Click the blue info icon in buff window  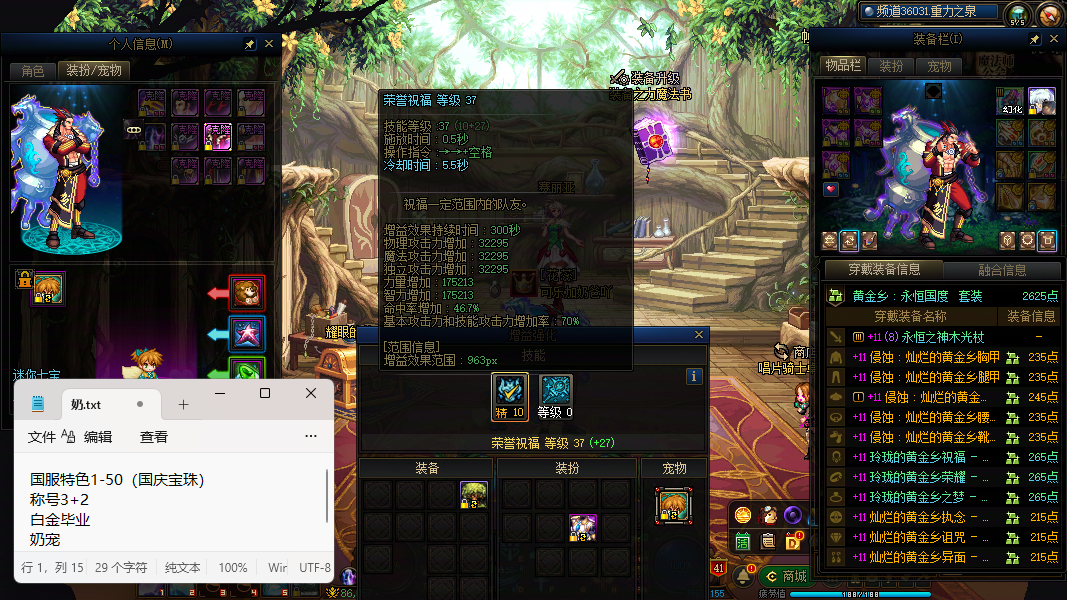click(694, 377)
